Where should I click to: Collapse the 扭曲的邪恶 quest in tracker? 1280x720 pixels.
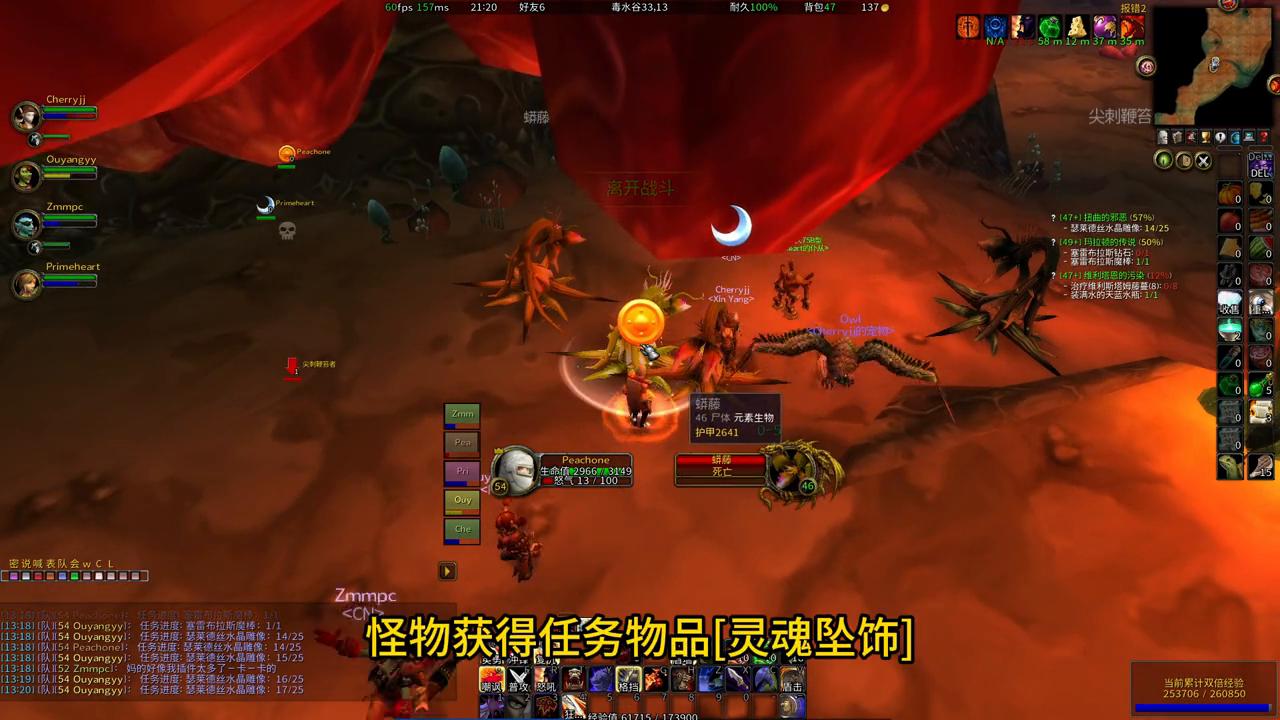1053,217
